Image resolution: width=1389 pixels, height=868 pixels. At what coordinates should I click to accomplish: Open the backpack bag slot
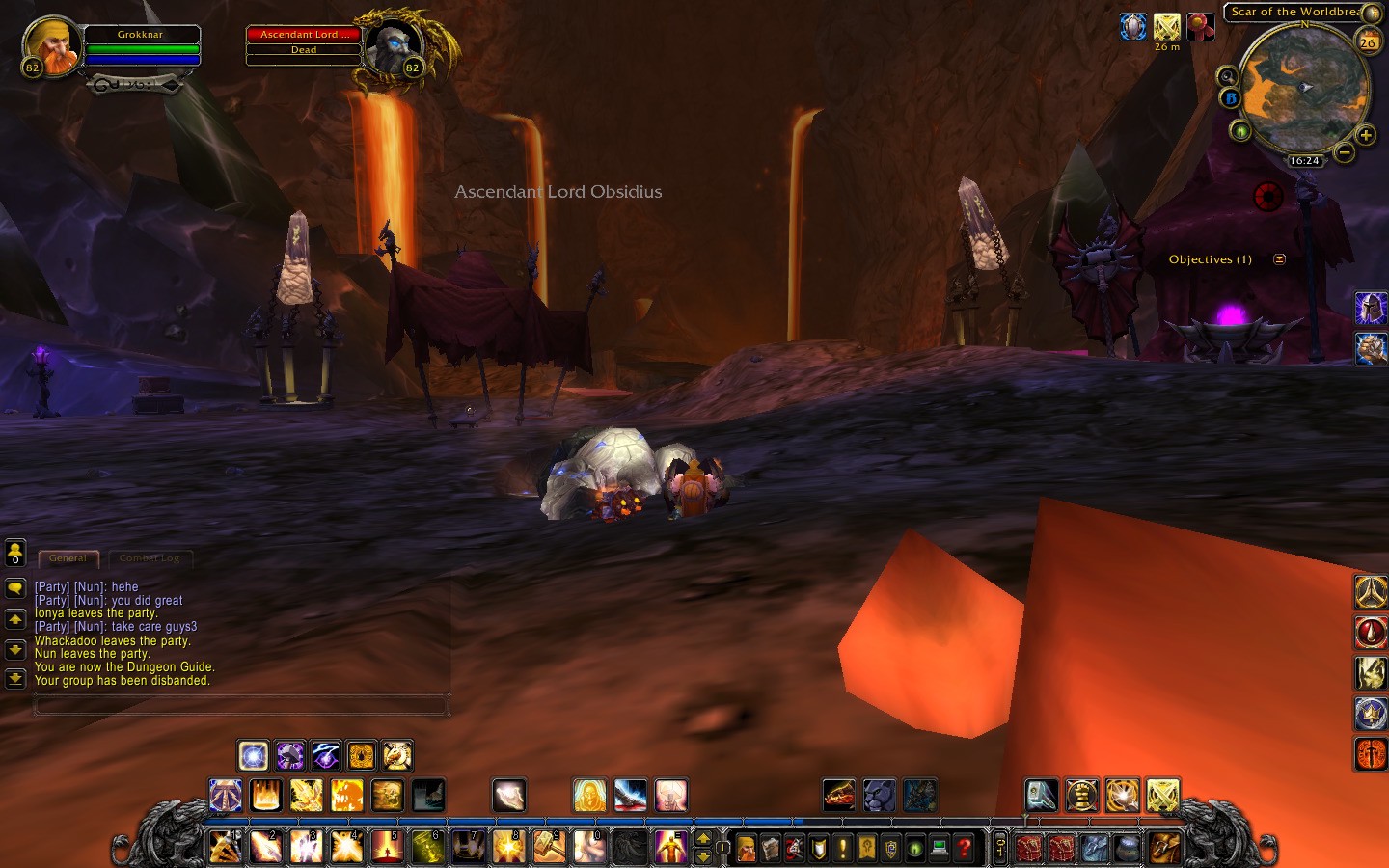point(1164,848)
